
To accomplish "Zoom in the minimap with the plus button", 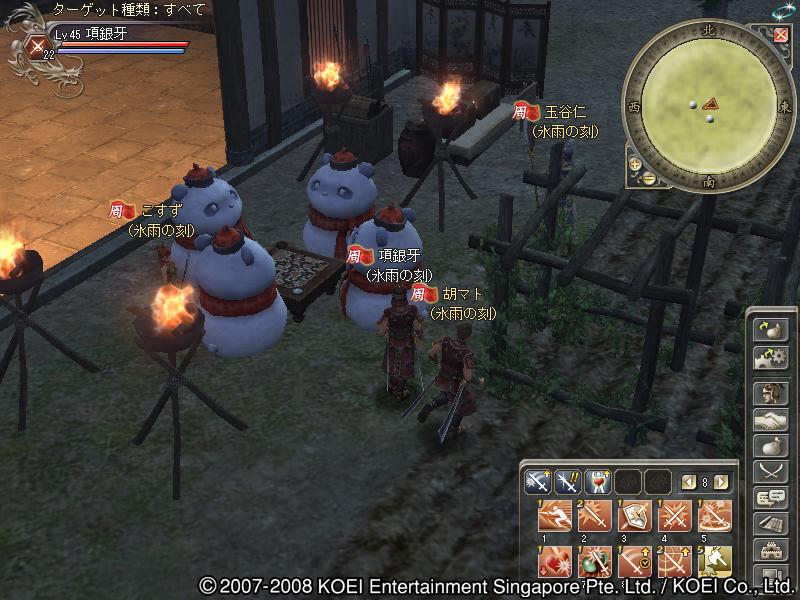I will (634, 162).
